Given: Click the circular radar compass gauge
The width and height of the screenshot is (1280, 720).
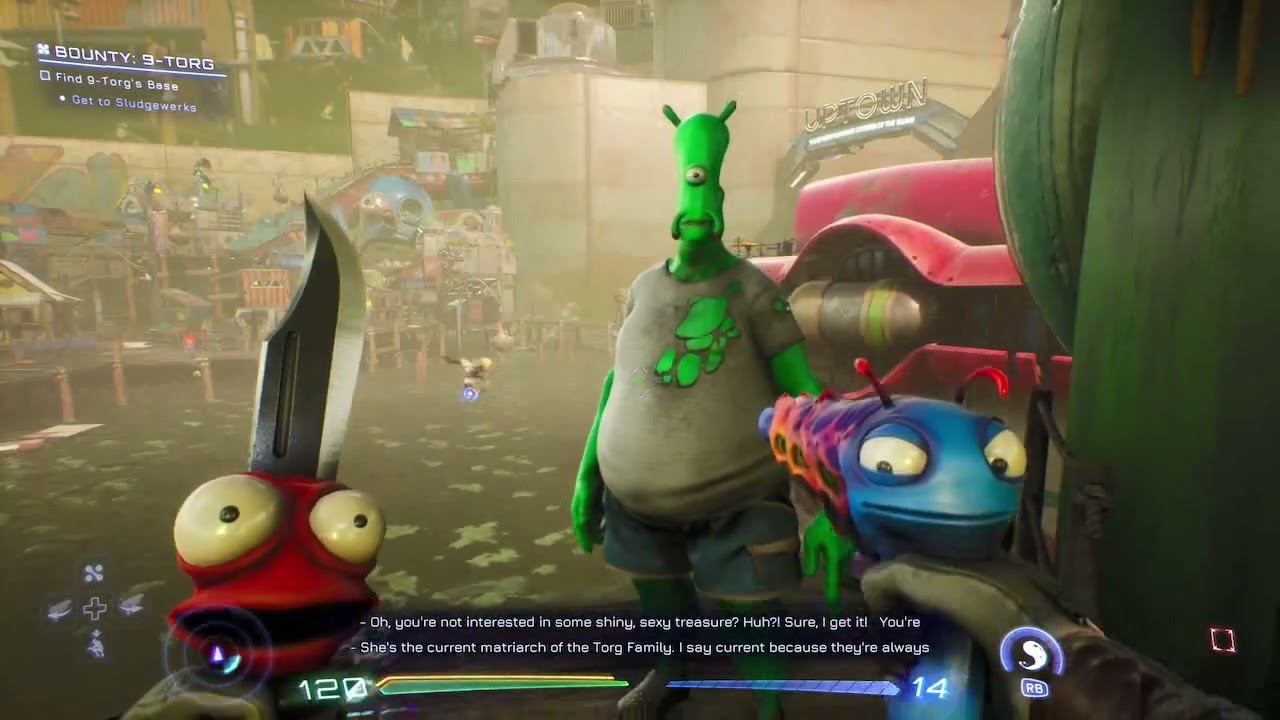Looking at the screenshot, I should [x=217, y=654].
